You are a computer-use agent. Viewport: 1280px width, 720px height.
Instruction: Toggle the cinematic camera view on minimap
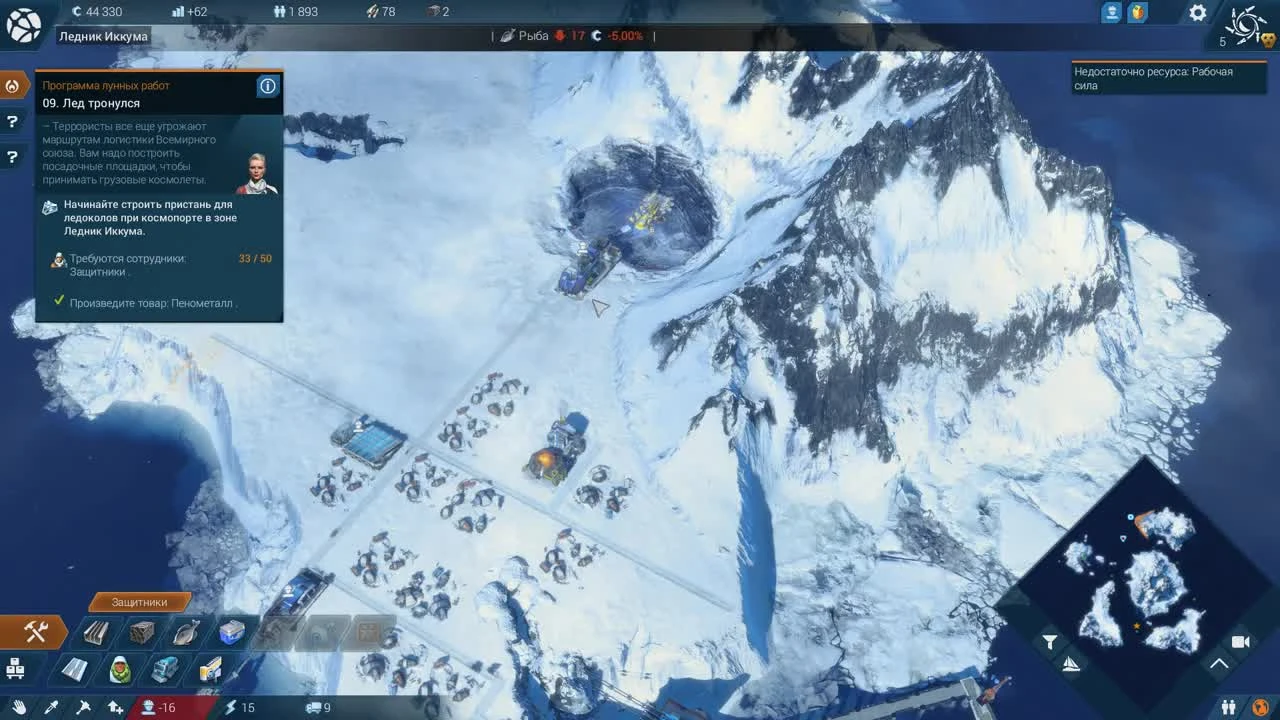pos(1240,642)
